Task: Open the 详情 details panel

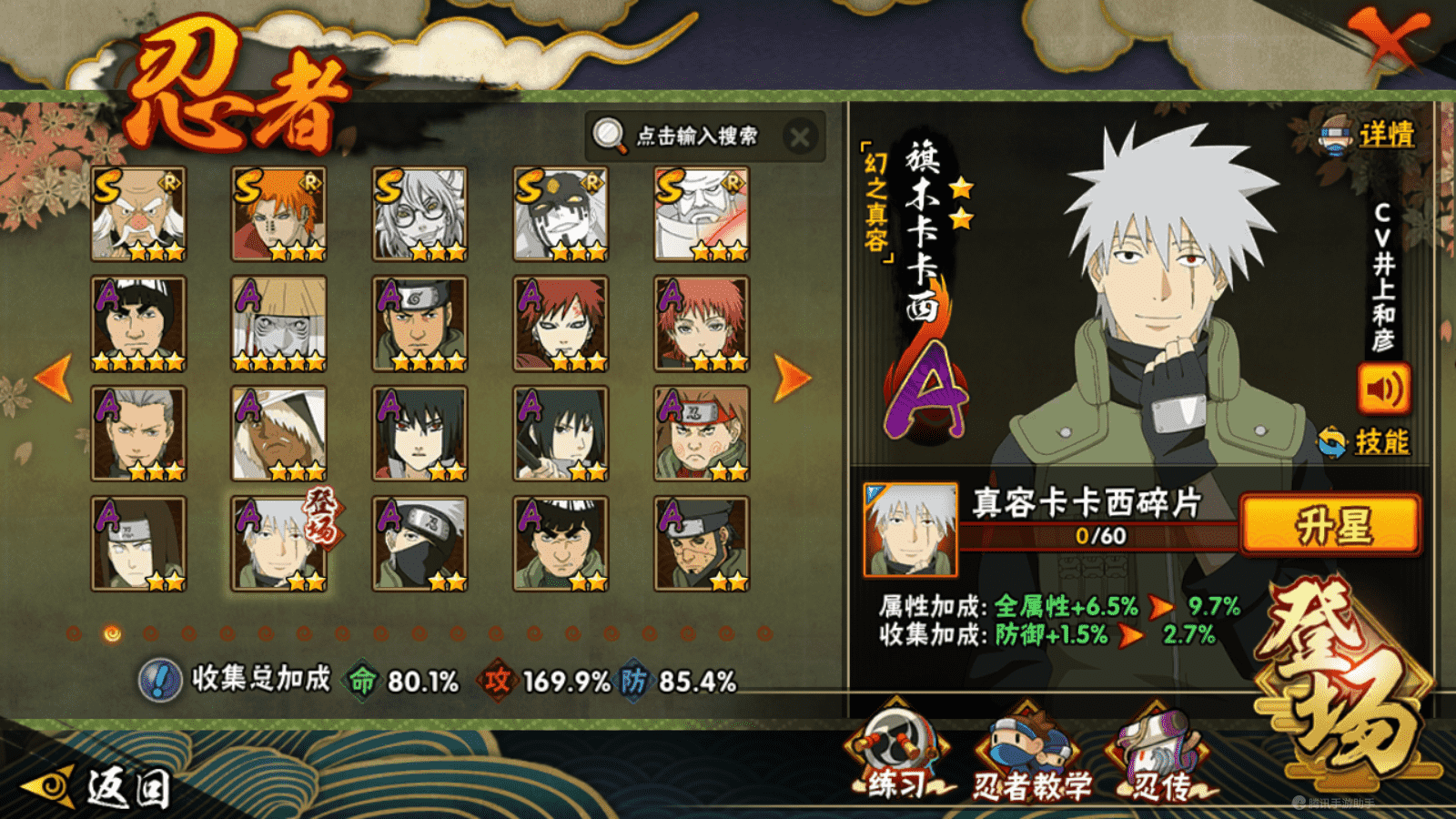Action: (1370, 136)
